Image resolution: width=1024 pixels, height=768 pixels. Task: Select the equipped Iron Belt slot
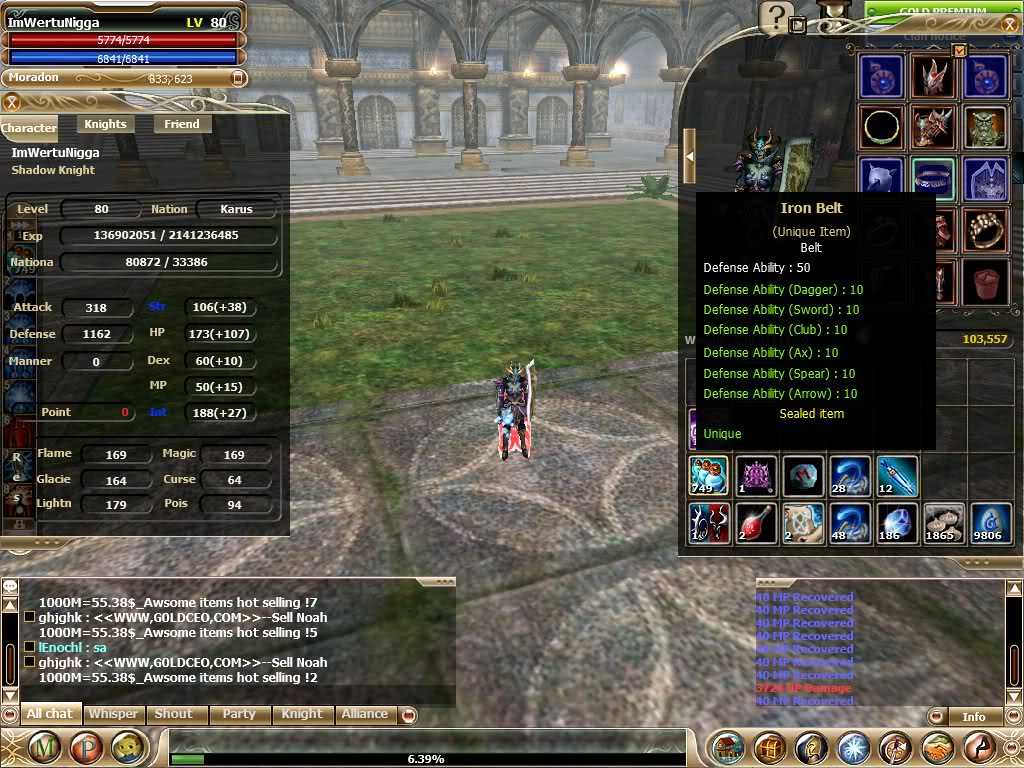(933, 178)
